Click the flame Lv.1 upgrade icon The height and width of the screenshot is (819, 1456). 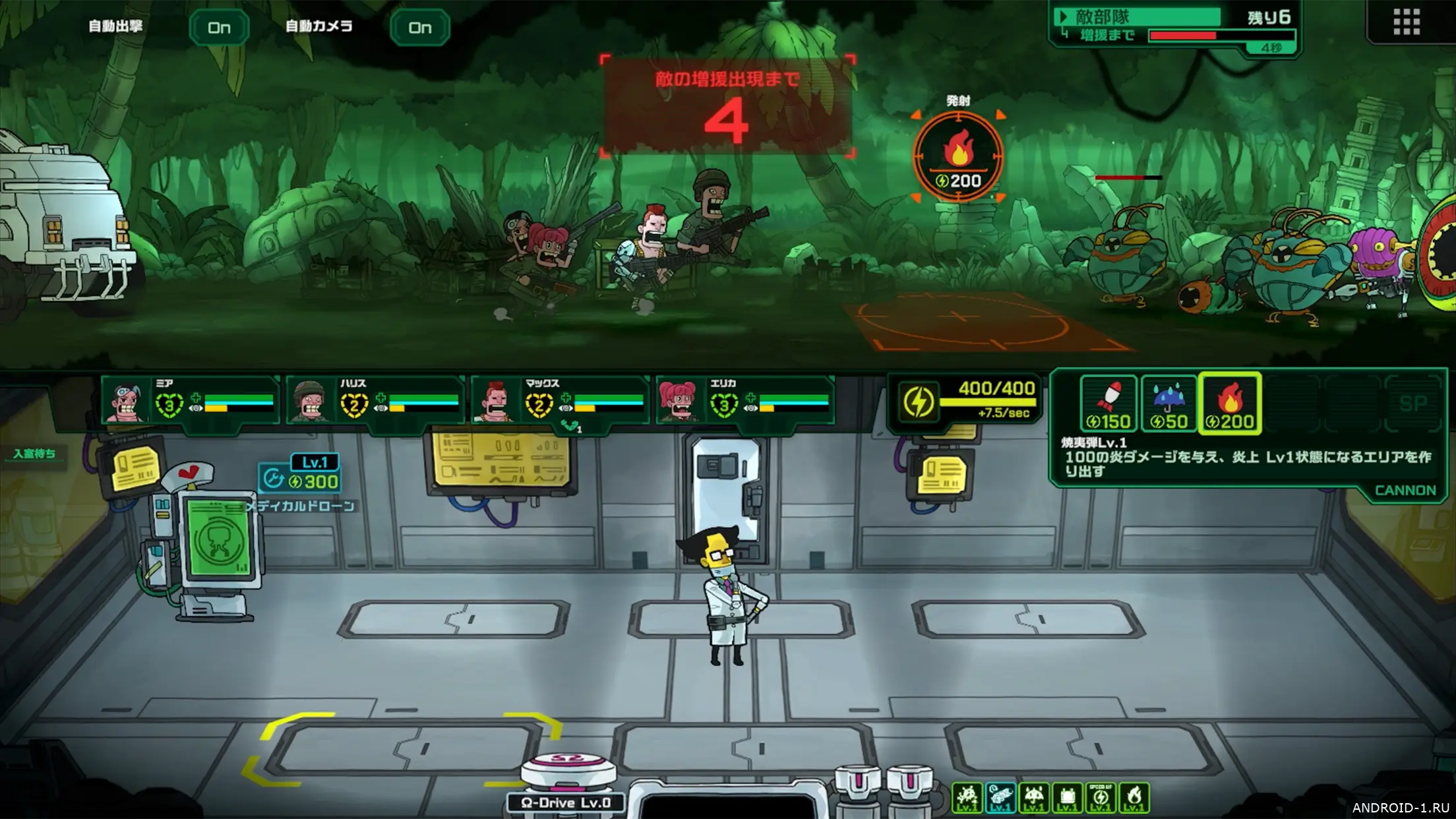tap(1134, 798)
